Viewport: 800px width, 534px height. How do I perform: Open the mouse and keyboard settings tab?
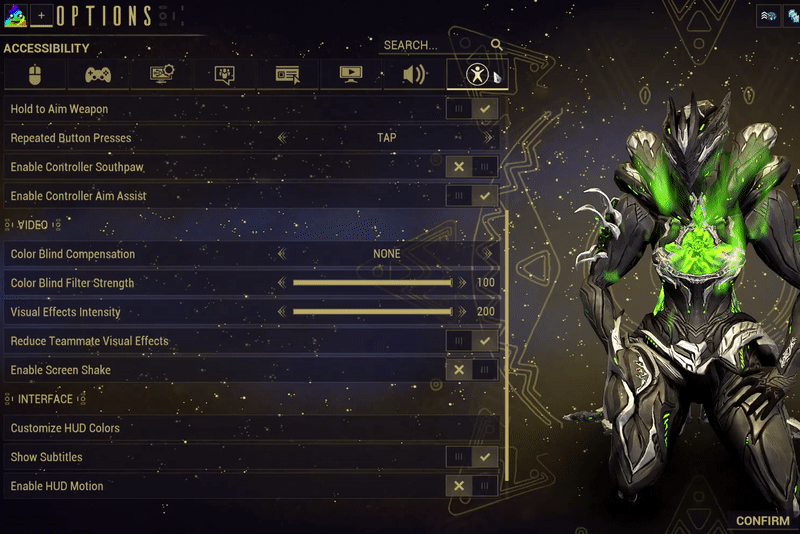(x=35, y=74)
